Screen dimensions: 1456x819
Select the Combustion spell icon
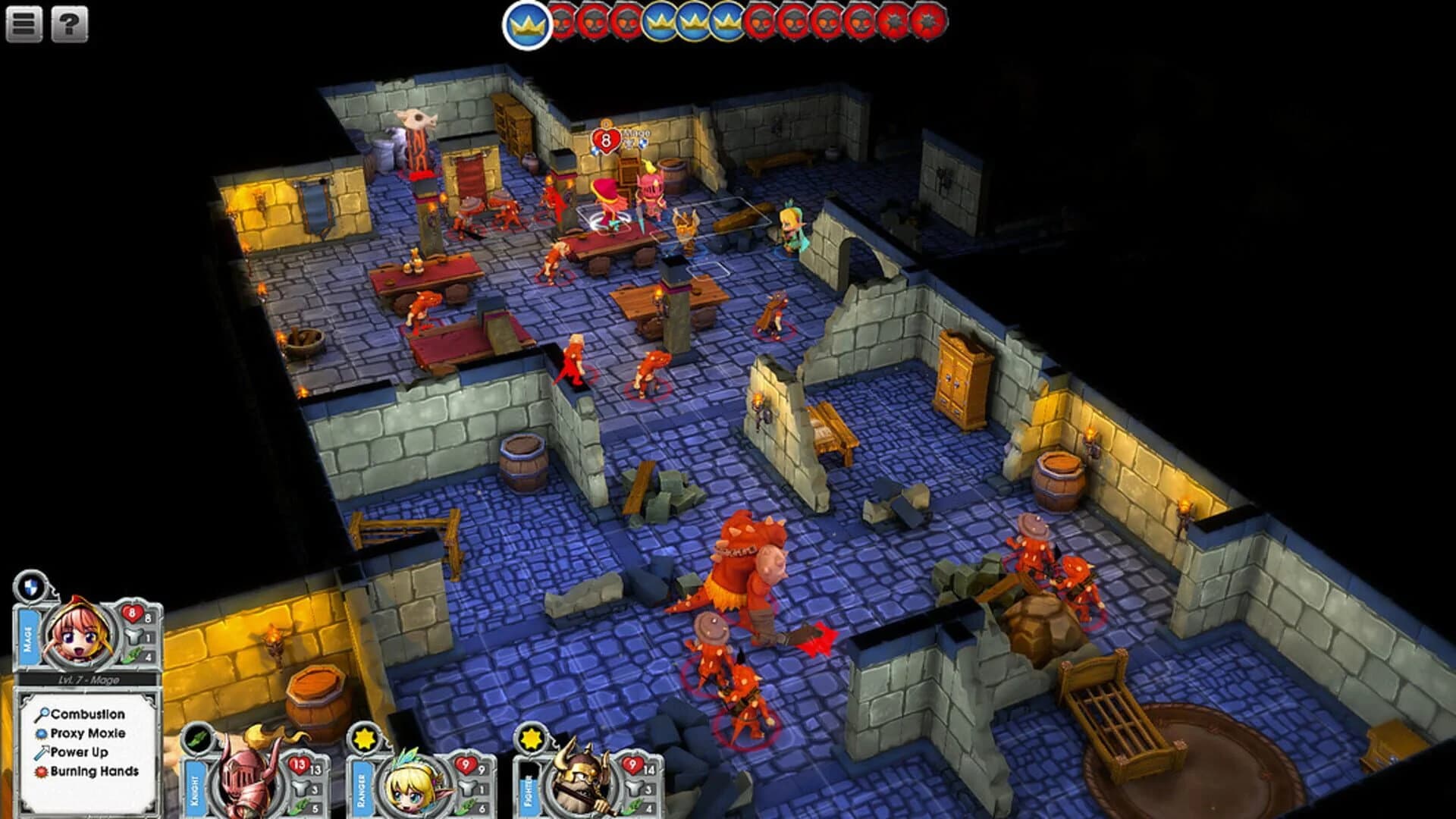coord(44,713)
